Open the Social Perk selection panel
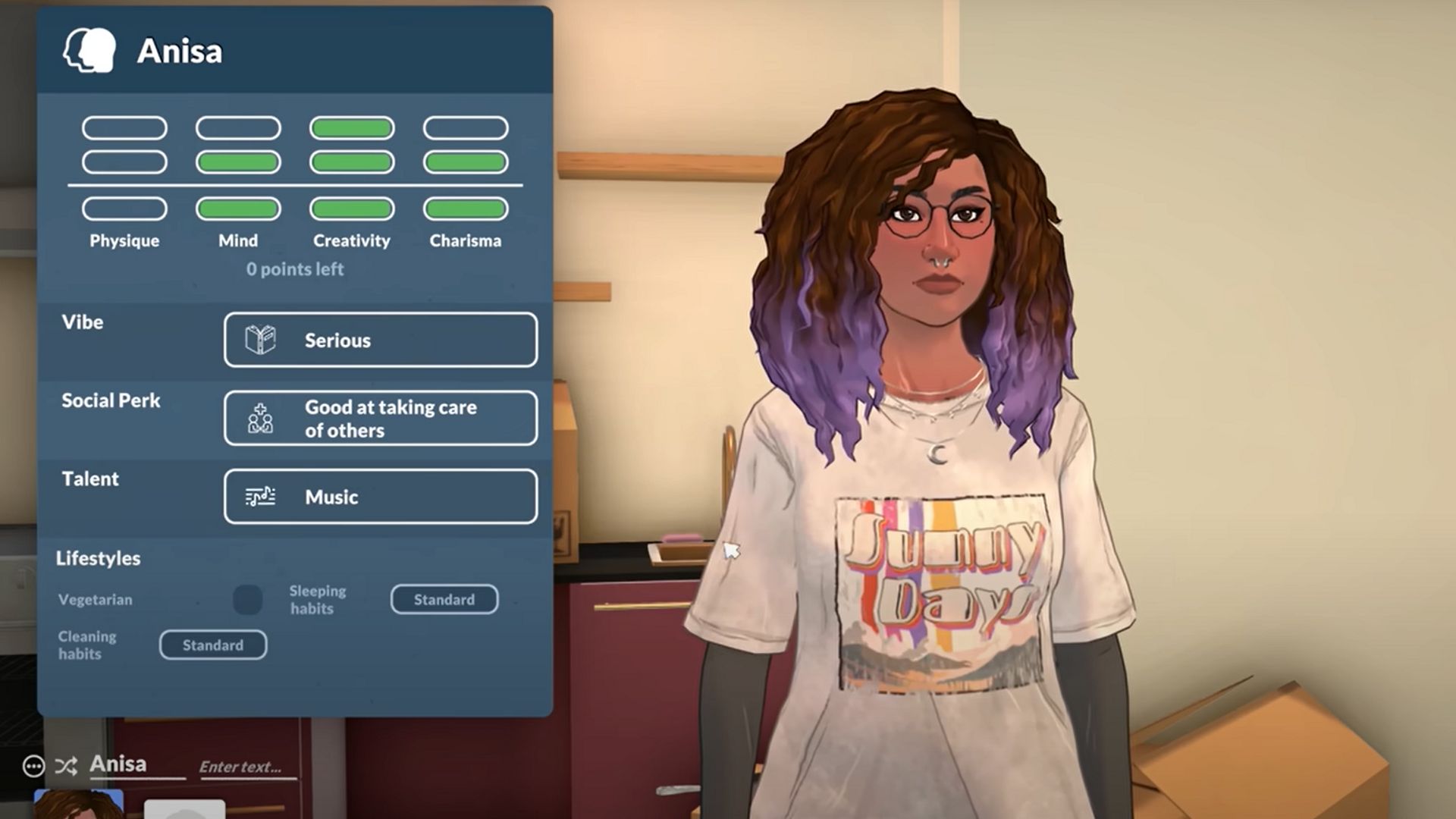 pyautogui.click(x=381, y=418)
